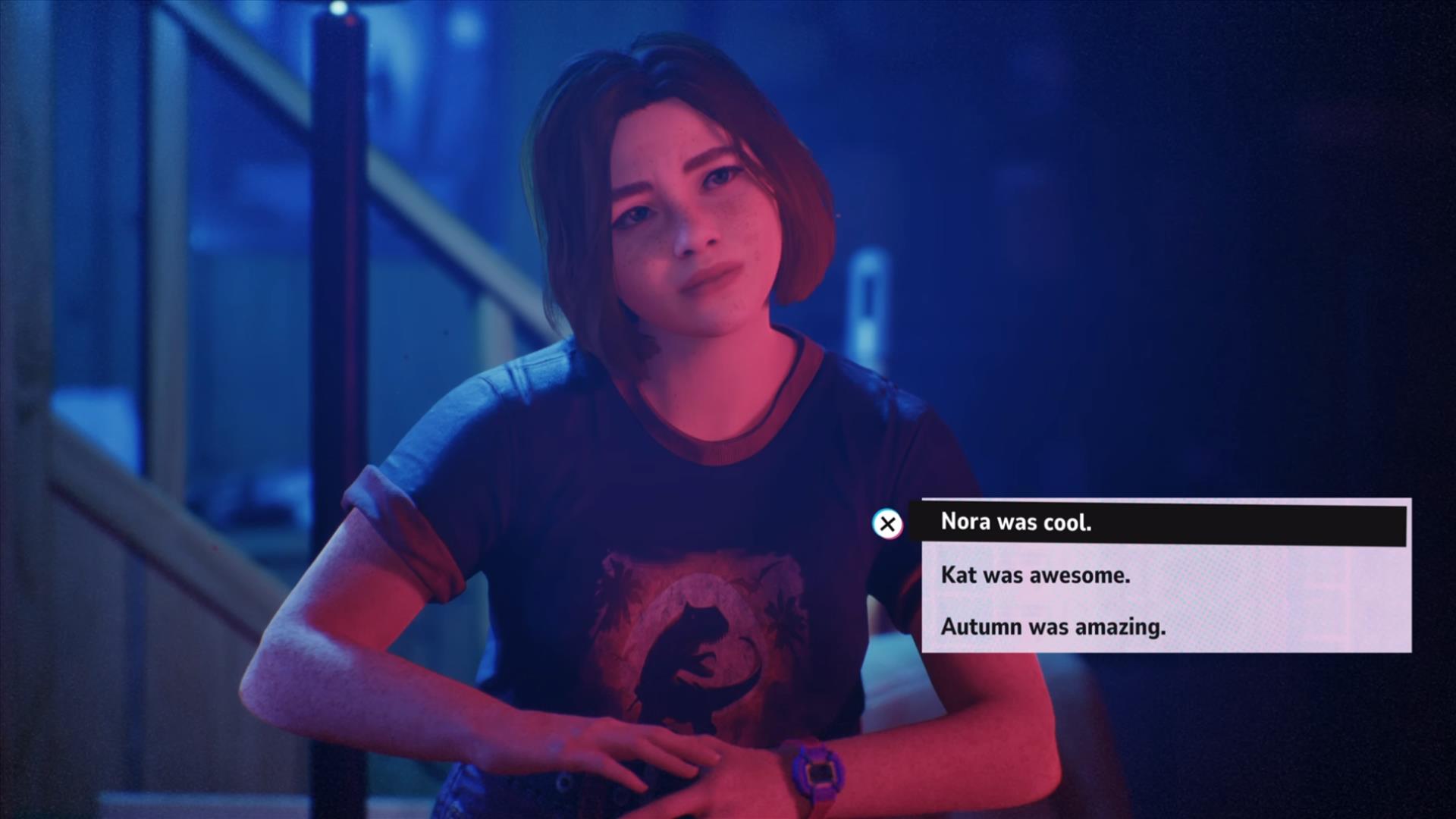Pick the "Autumn was amazing." response
The image size is (1456, 819).
click(1053, 627)
